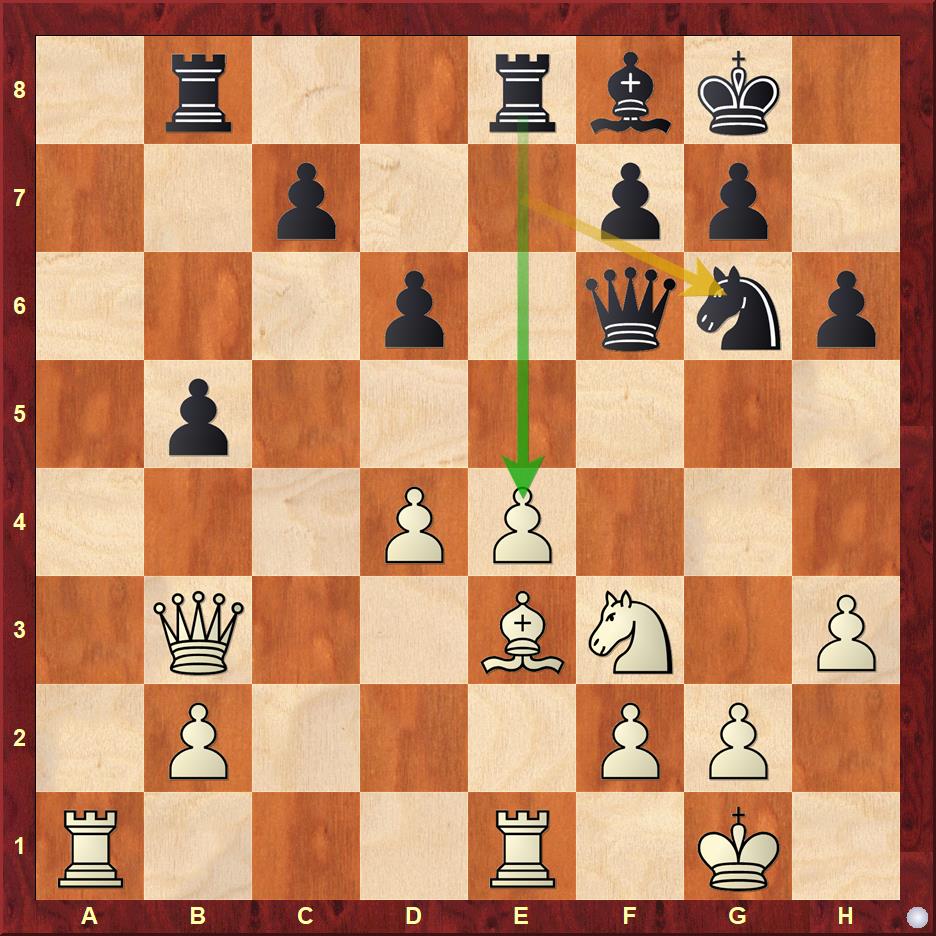Viewport: 936px width, 936px height.
Task: Select the black pawn on b5
Action: point(198,414)
